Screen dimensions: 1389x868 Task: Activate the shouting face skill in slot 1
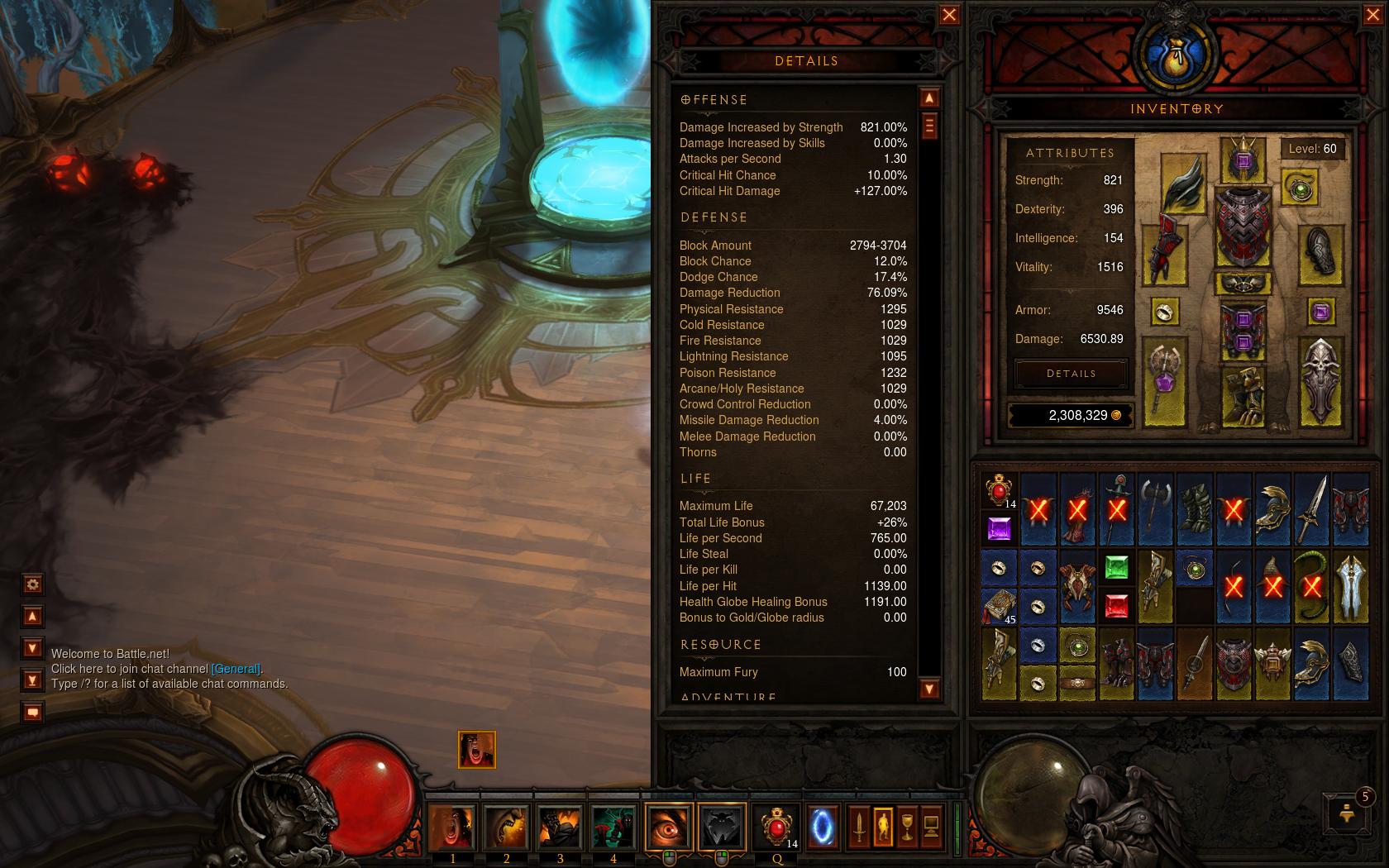pos(452,827)
